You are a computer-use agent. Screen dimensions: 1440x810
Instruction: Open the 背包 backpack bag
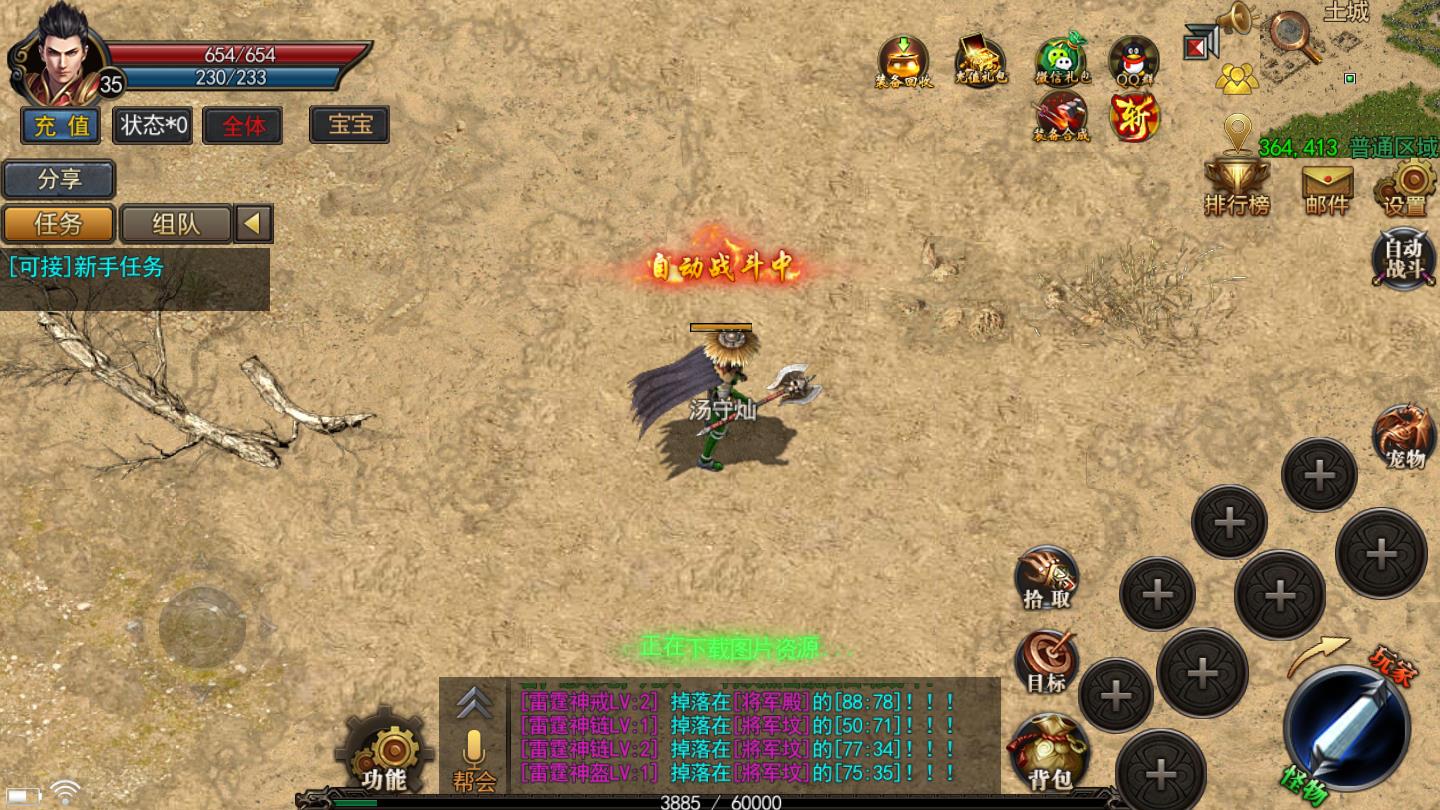(x=1048, y=752)
